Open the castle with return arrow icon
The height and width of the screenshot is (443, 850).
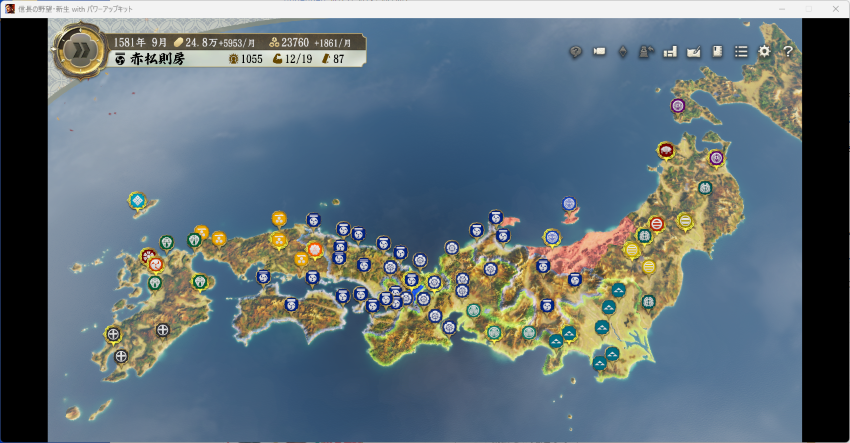(647, 51)
